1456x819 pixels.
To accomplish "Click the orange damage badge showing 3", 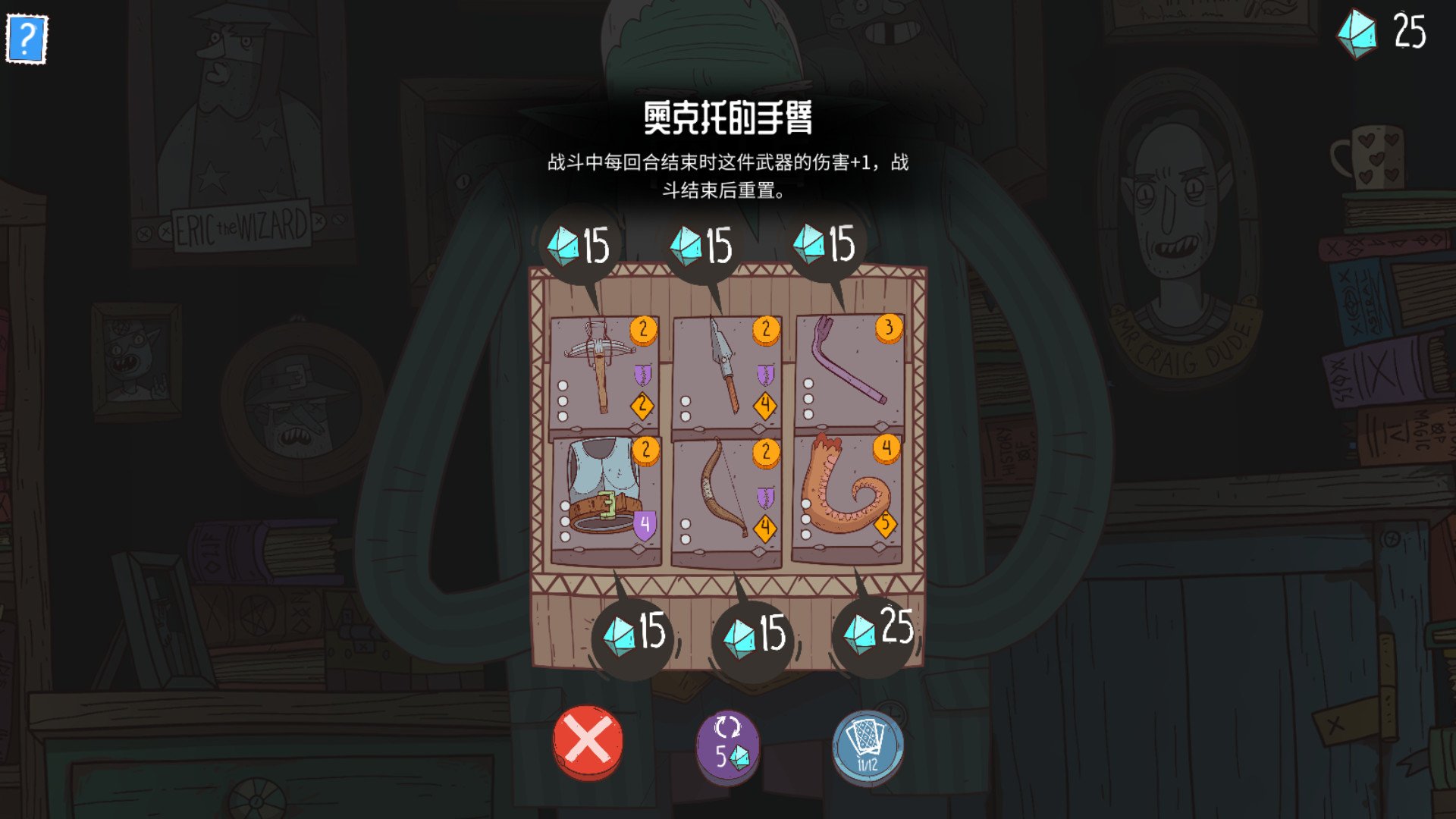I will pyautogui.click(x=890, y=329).
